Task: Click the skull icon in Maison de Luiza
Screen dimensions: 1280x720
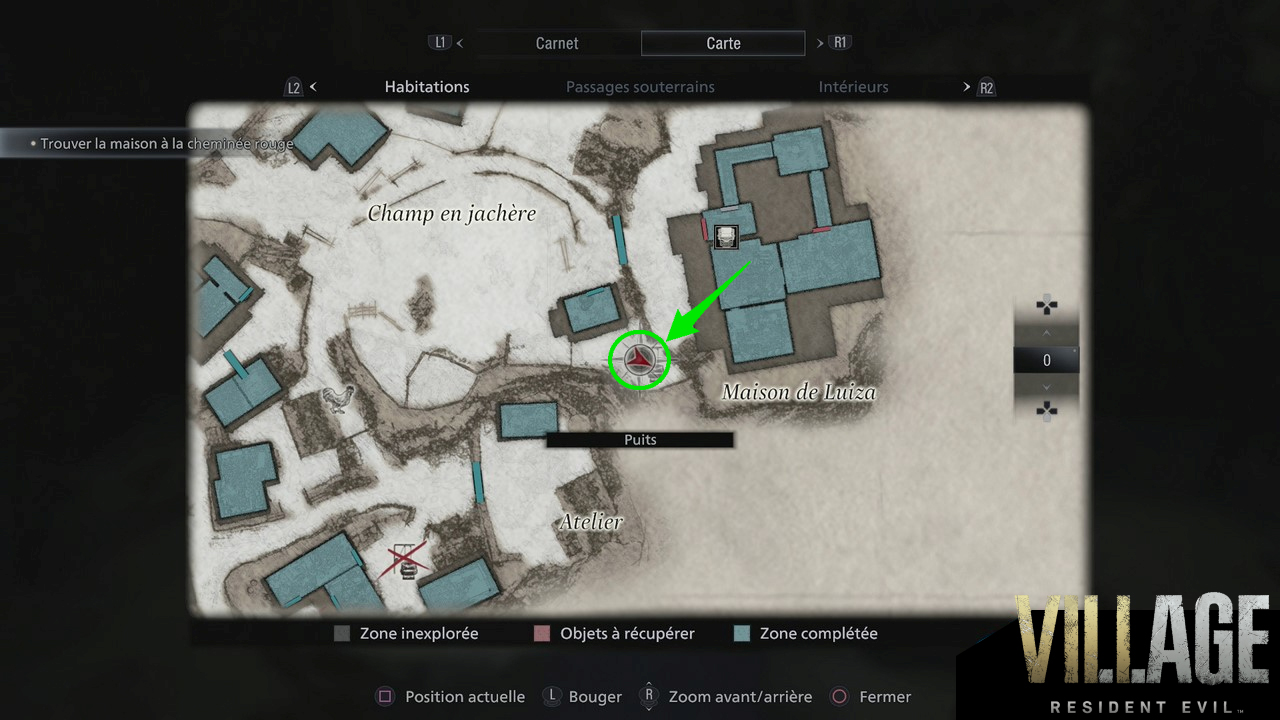Action: coord(727,237)
